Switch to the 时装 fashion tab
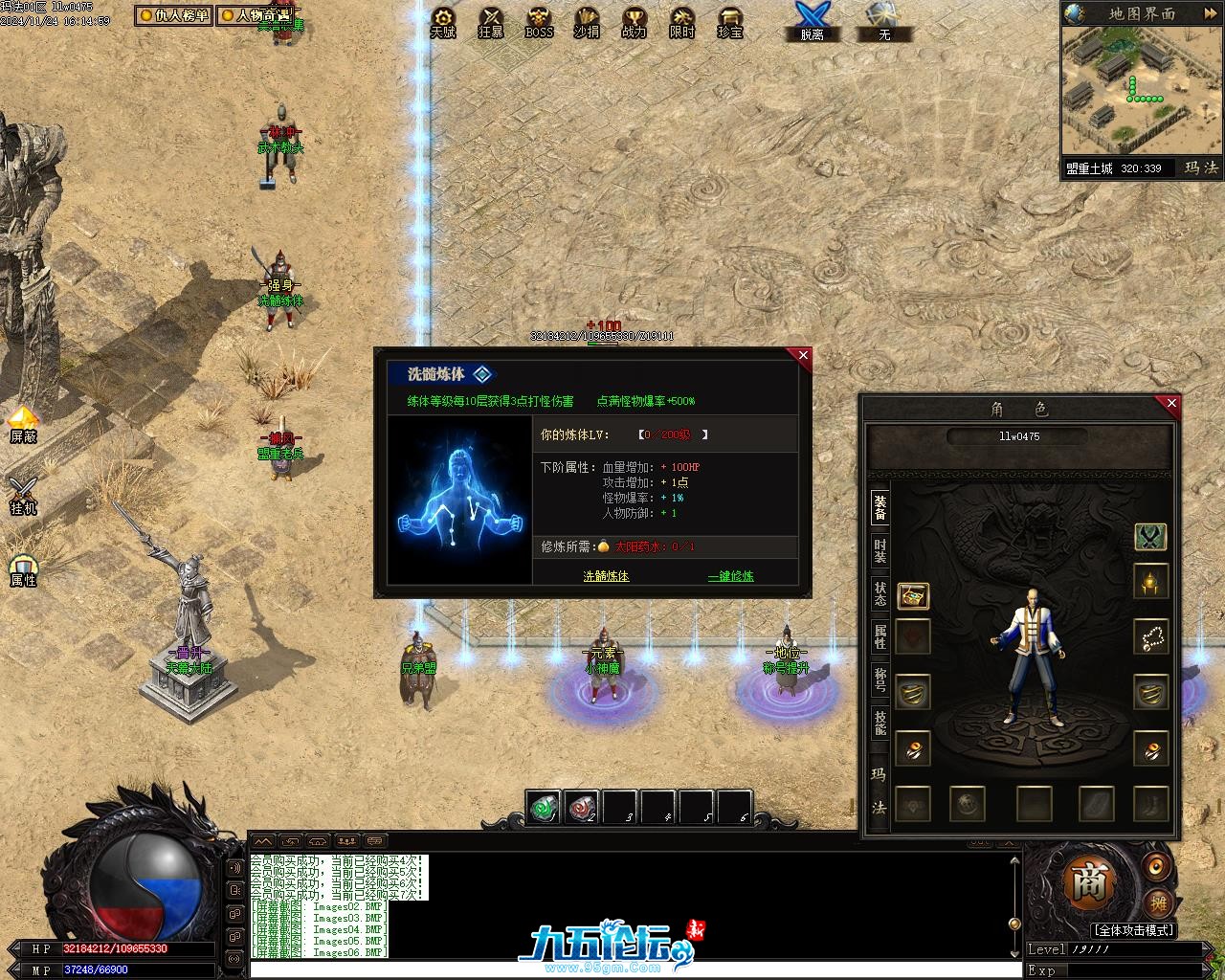Screen dimensions: 1225x980 click(880, 552)
